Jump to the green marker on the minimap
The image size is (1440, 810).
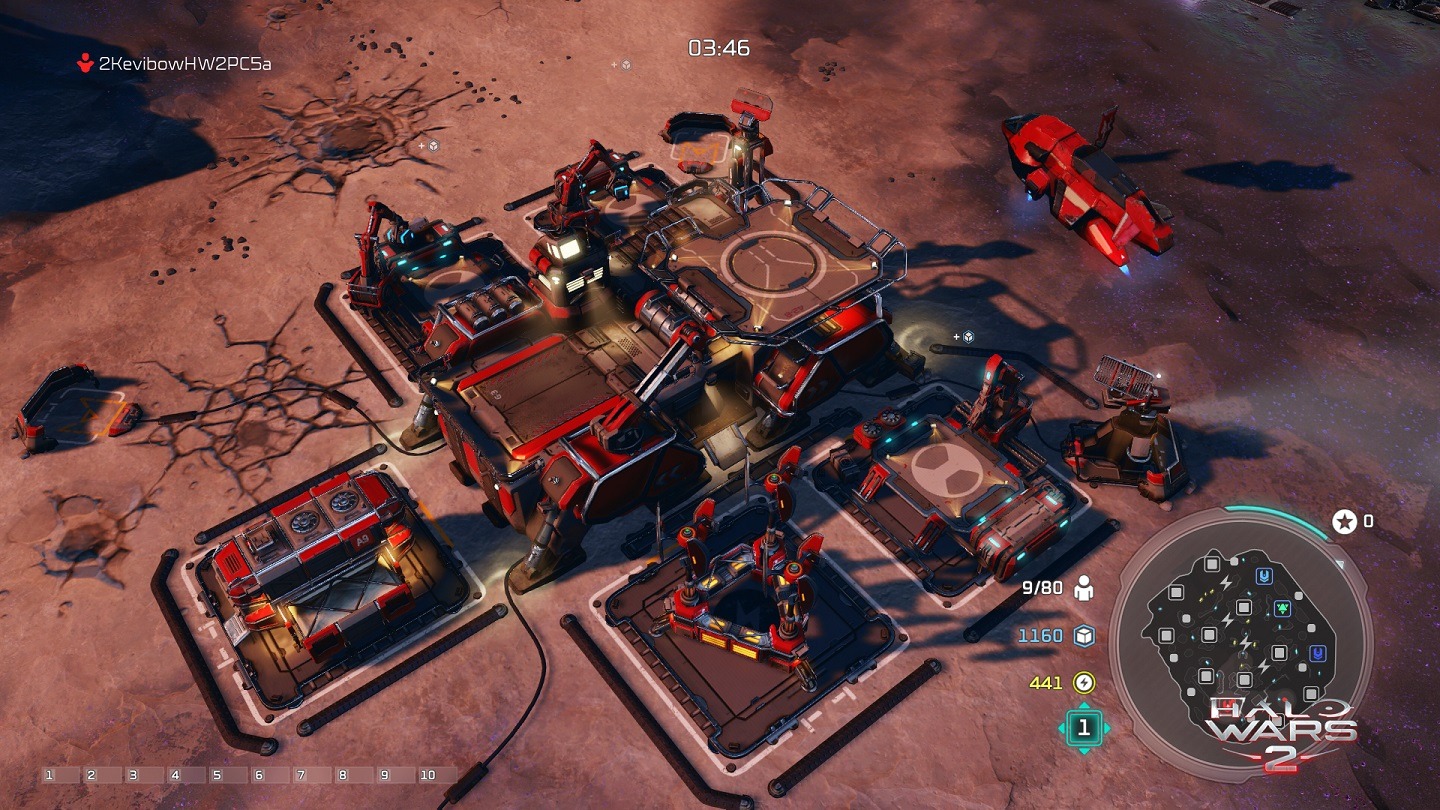1282,607
